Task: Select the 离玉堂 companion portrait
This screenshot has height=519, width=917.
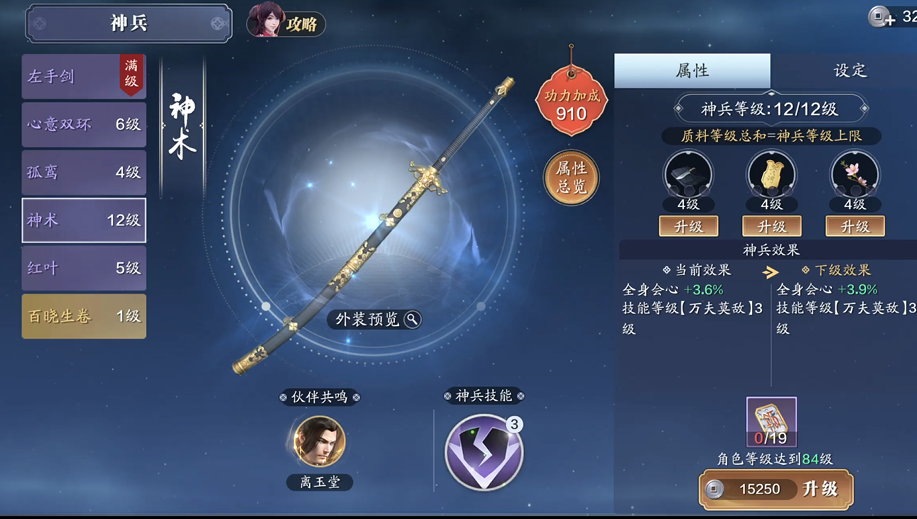Action: pyautogui.click(x=320, y=442)
